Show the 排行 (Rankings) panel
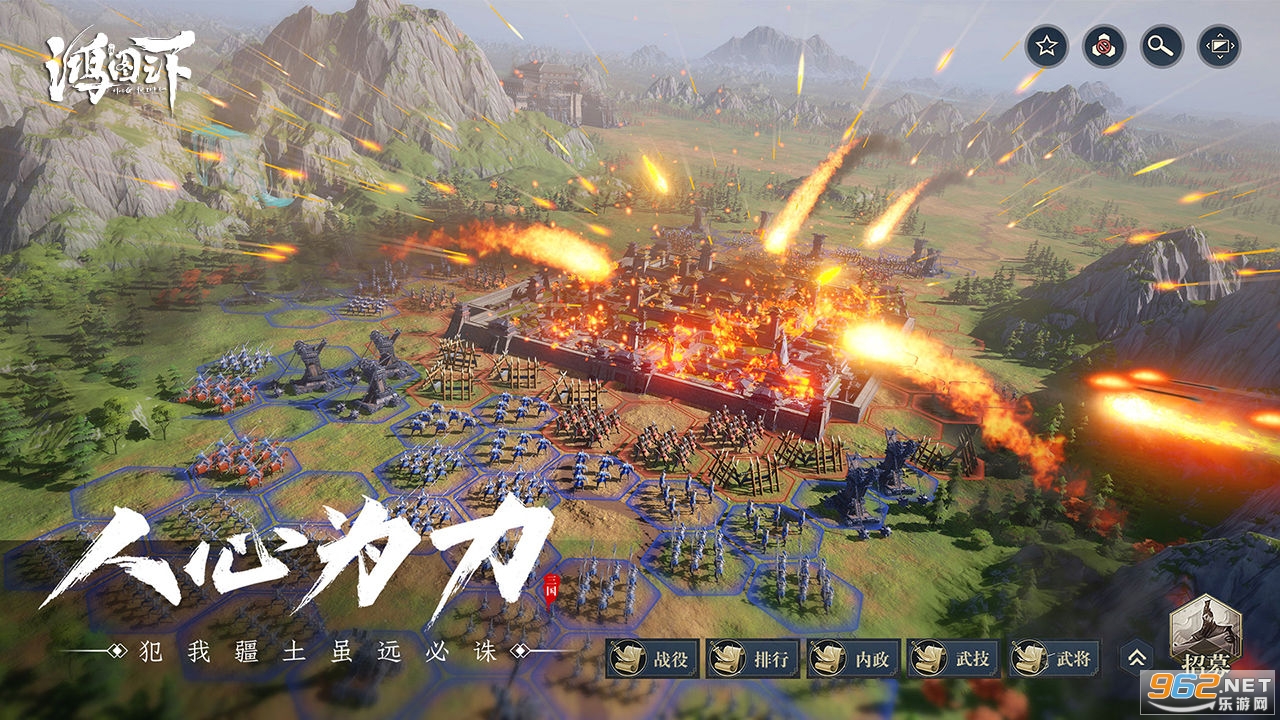1280x720 pixels. click(x=753, y=658)
